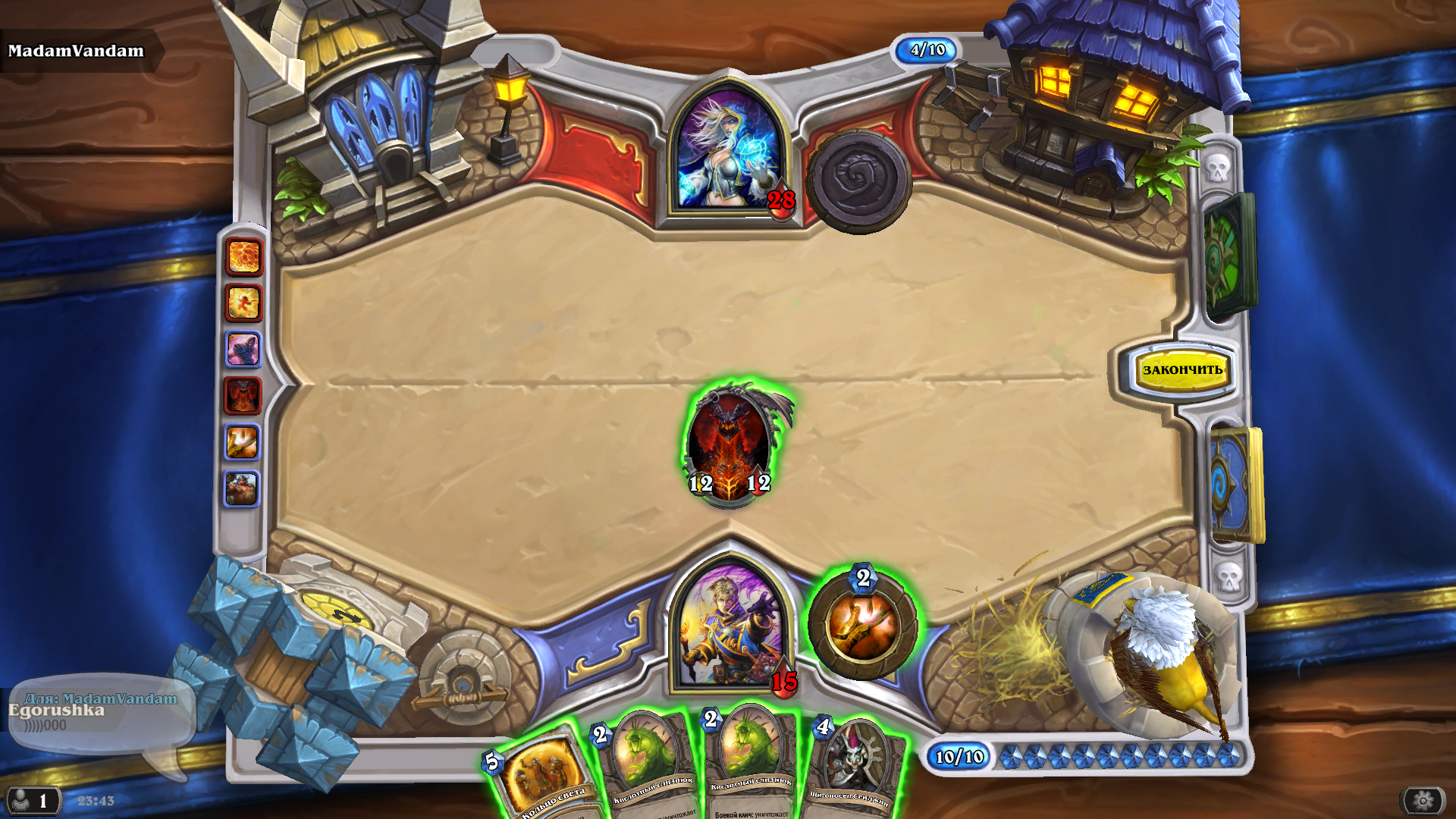Image resolution: width=1456 pixels, height=819 pixels.
Task: Select your Anduin hero portrait
Action: click(x=730, y=626)
